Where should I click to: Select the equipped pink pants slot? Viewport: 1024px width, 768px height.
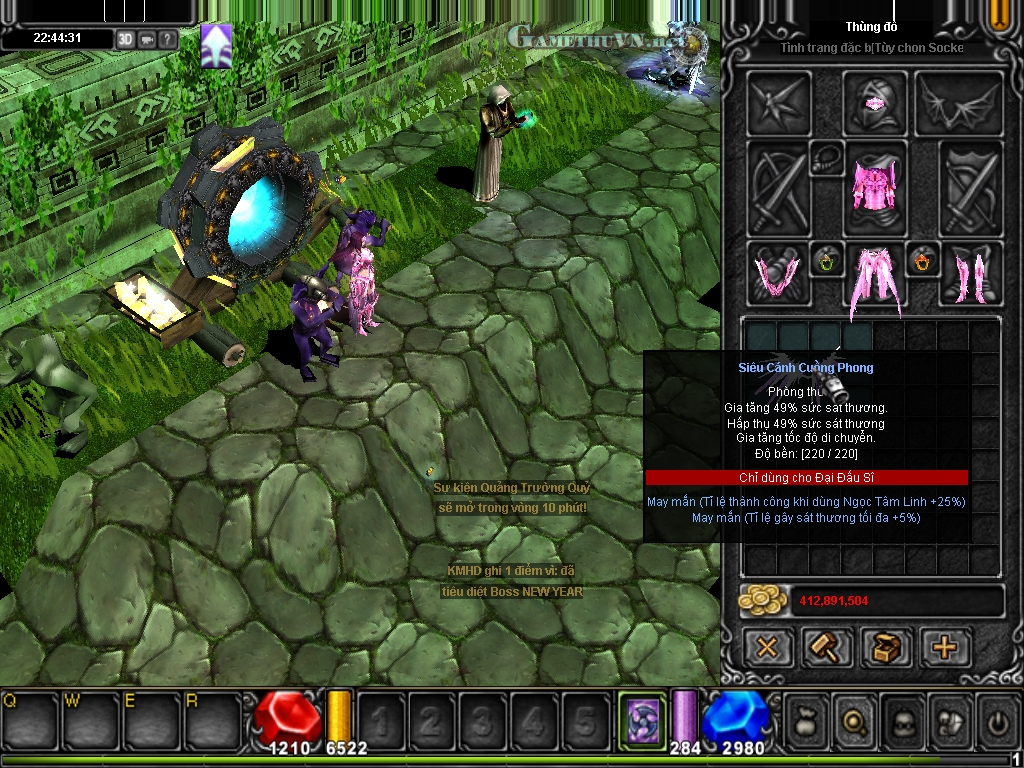point(875,279)
